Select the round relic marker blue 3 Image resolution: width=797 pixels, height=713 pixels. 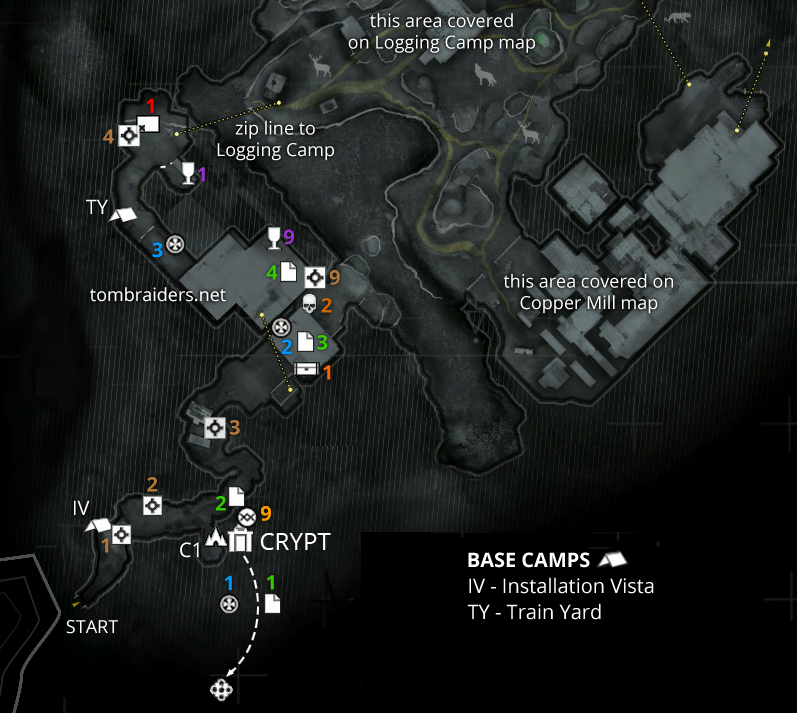(x=175, y=244)
